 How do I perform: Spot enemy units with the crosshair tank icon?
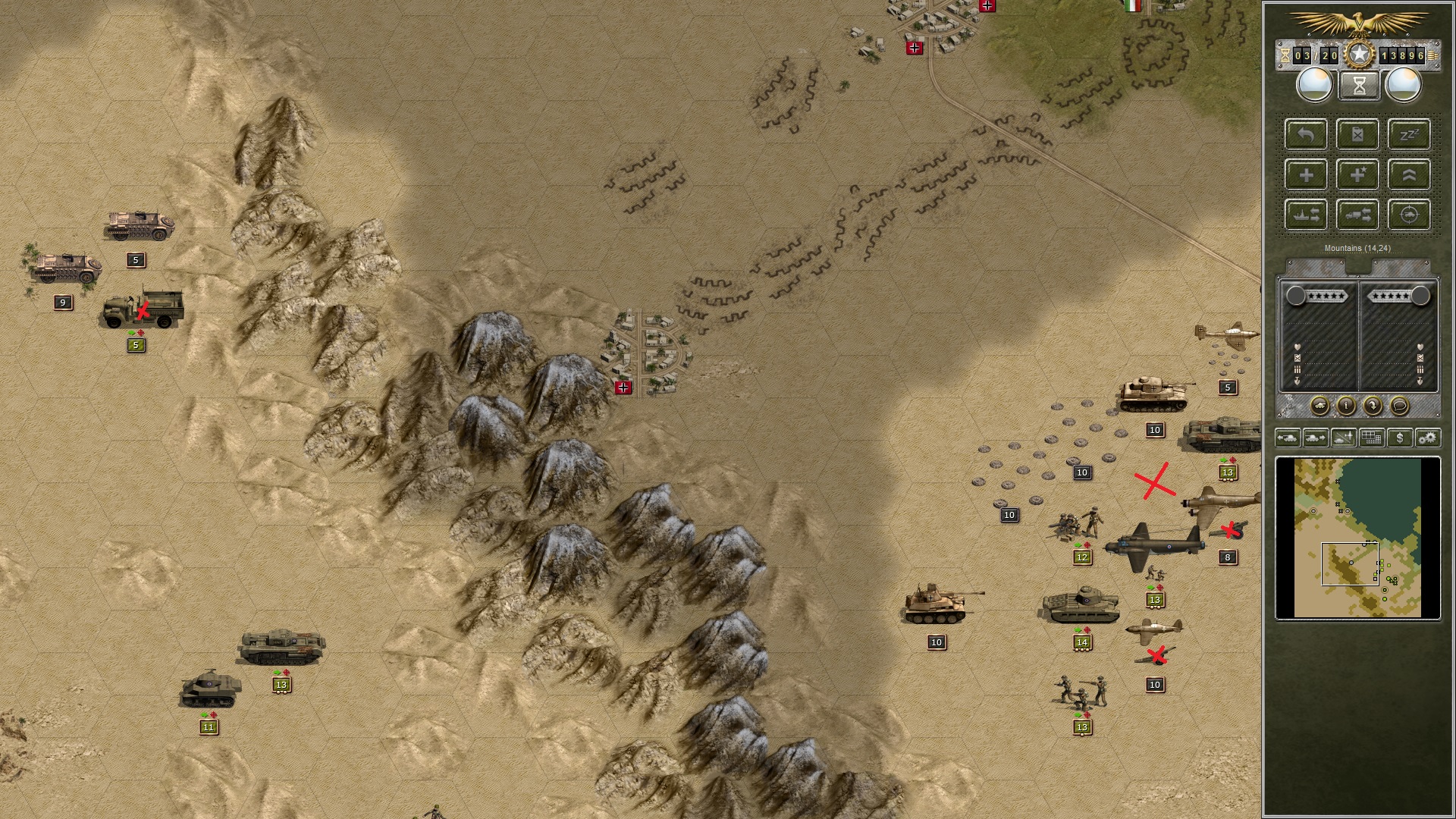click(x=1409, y=216)
